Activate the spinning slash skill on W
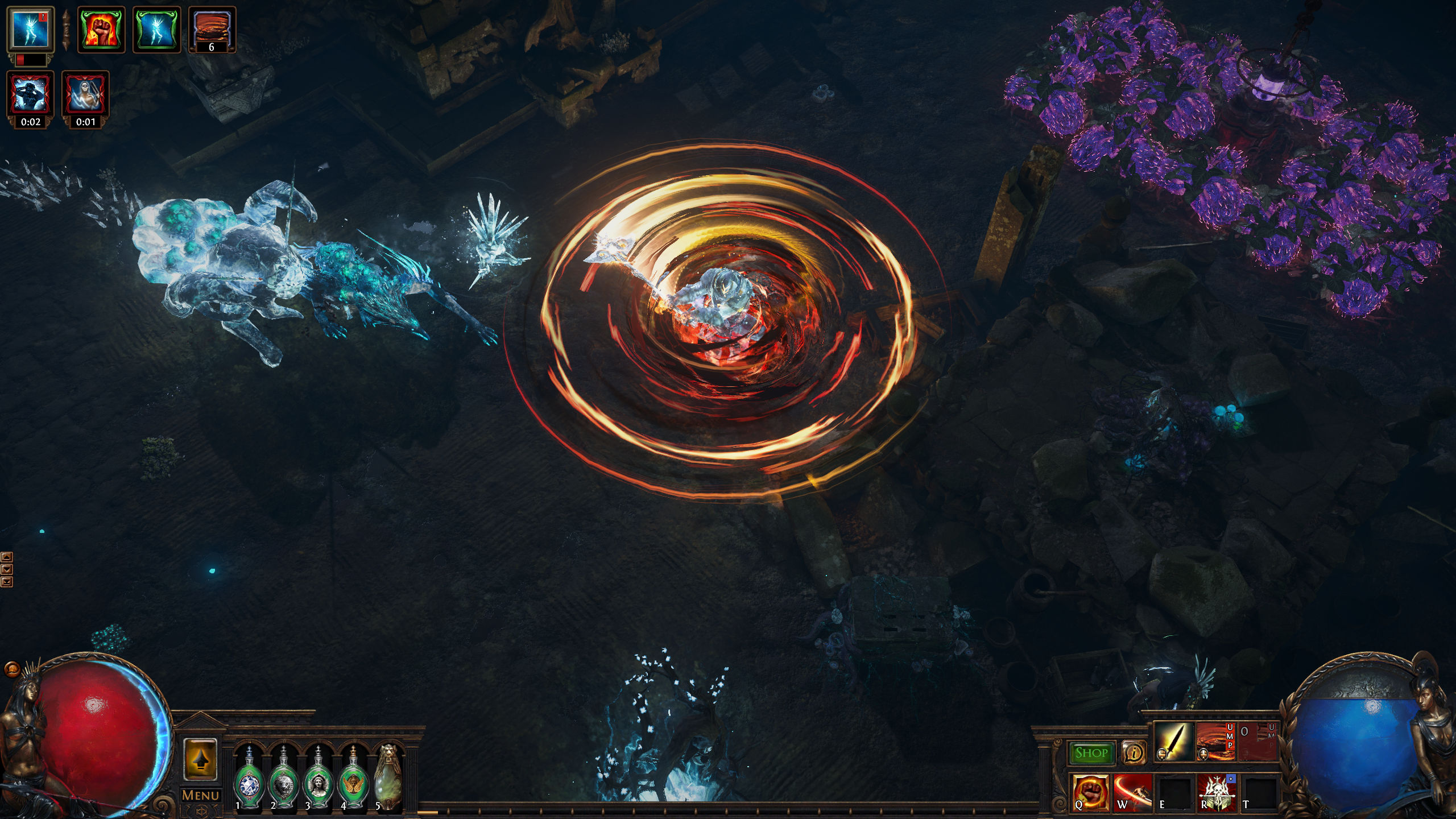Viewport: 1456px width, 819px height. (x=1132, y=792)
